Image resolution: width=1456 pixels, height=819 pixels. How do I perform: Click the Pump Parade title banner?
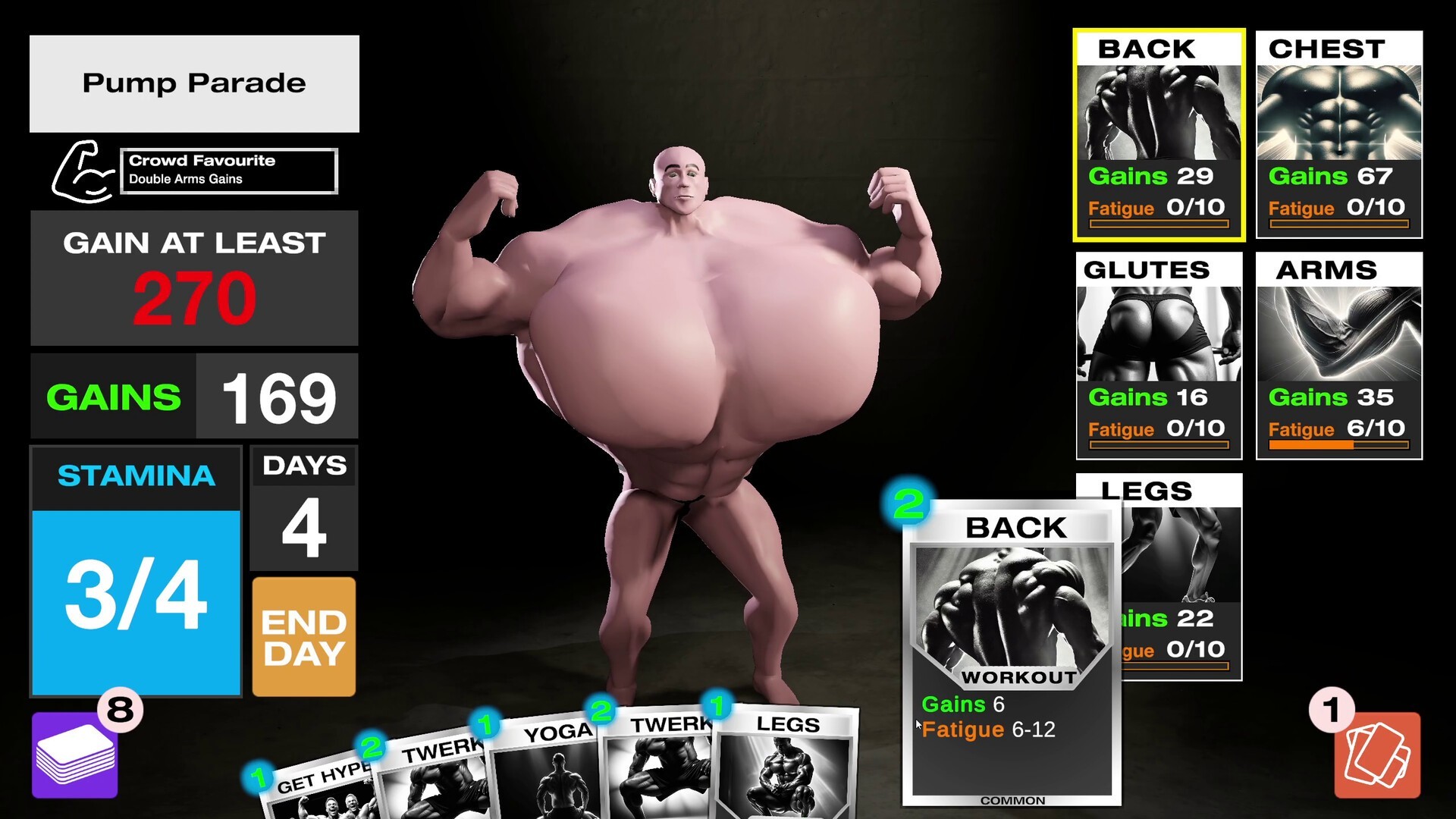click(193, 83)
